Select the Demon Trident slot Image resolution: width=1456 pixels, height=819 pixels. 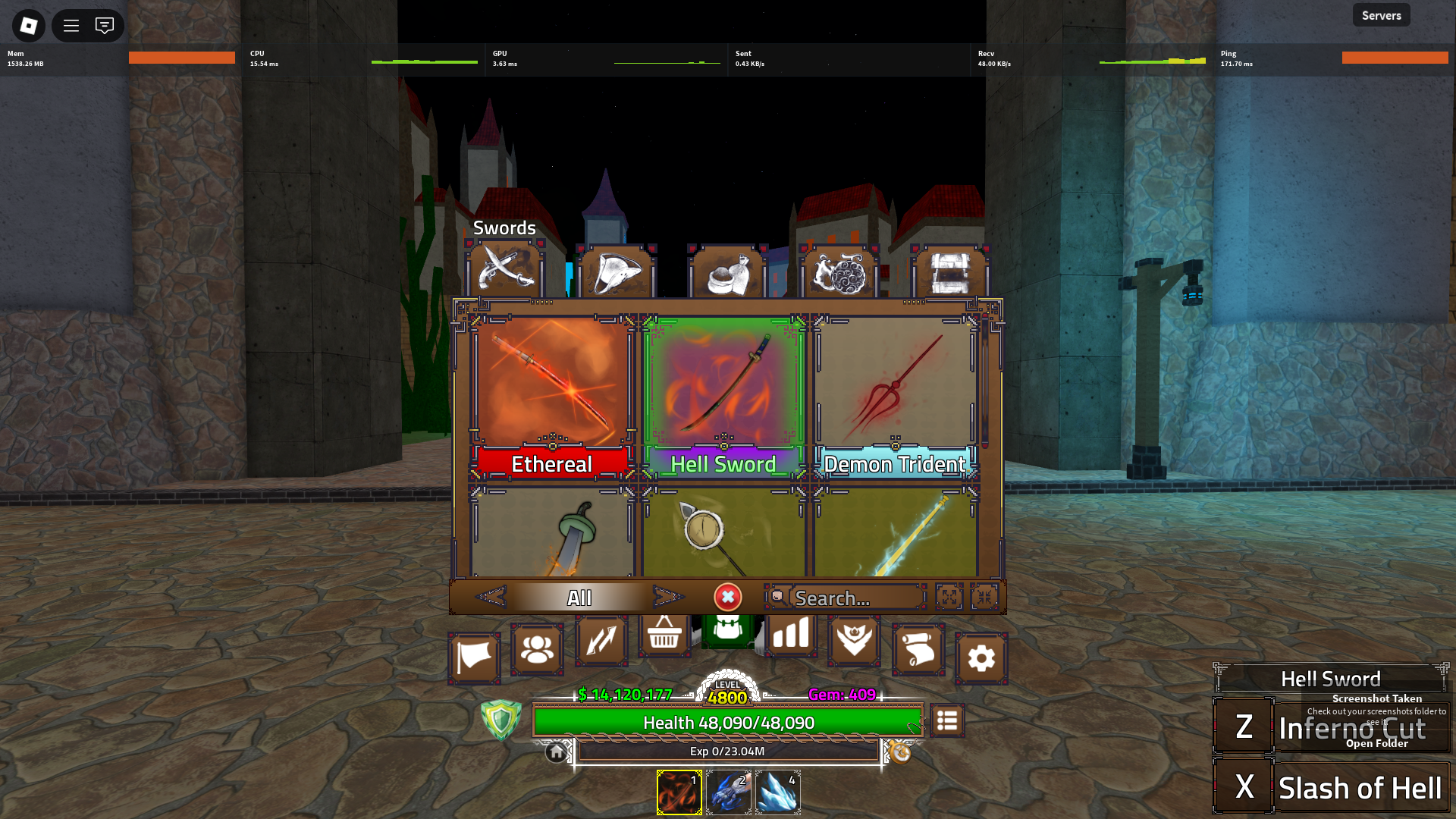895,396
